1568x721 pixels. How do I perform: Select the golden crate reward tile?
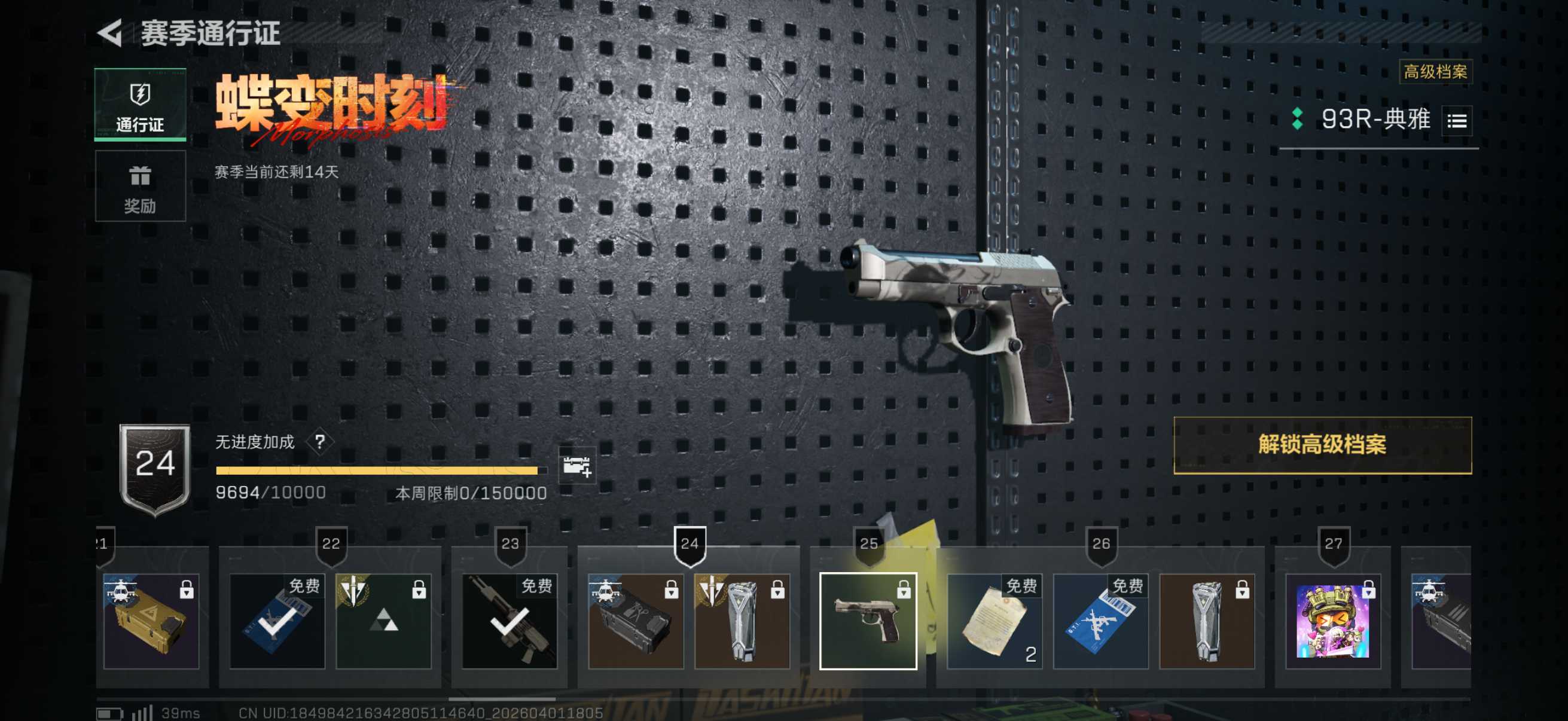tap(151, 621)
